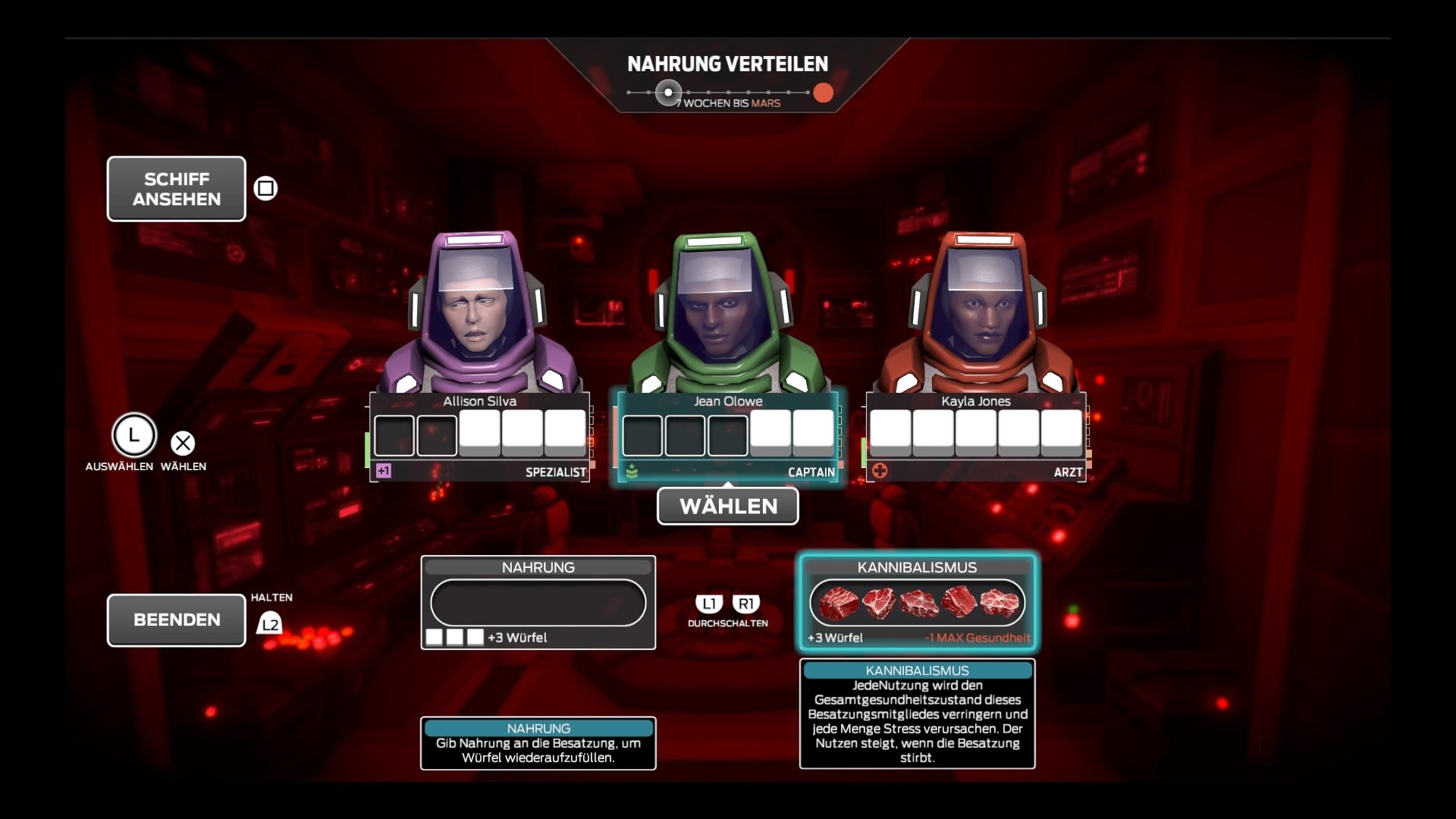Click the WÄHLEN button

point(726,506)
